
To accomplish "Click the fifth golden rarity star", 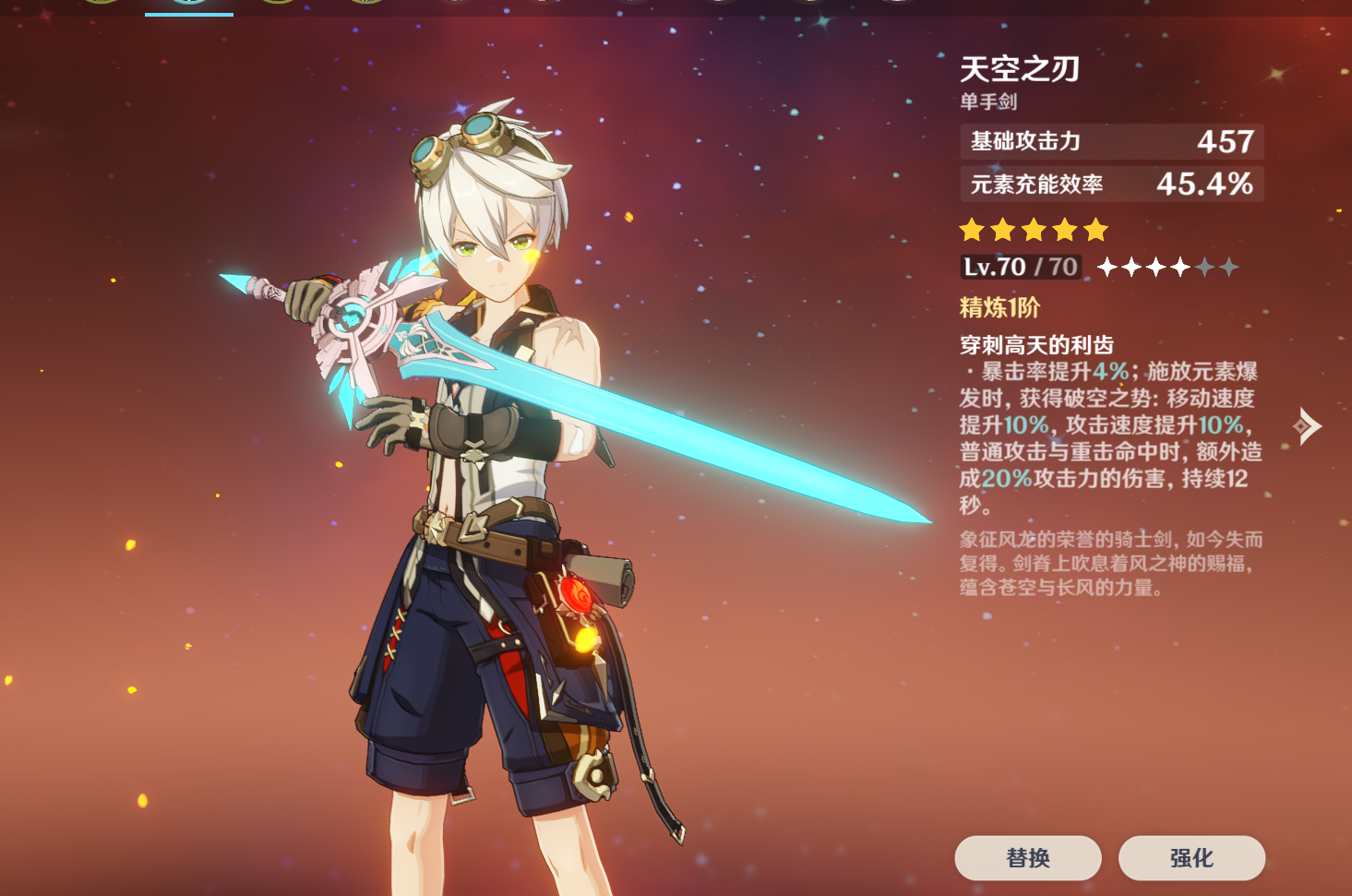I will click(1093, 229).
